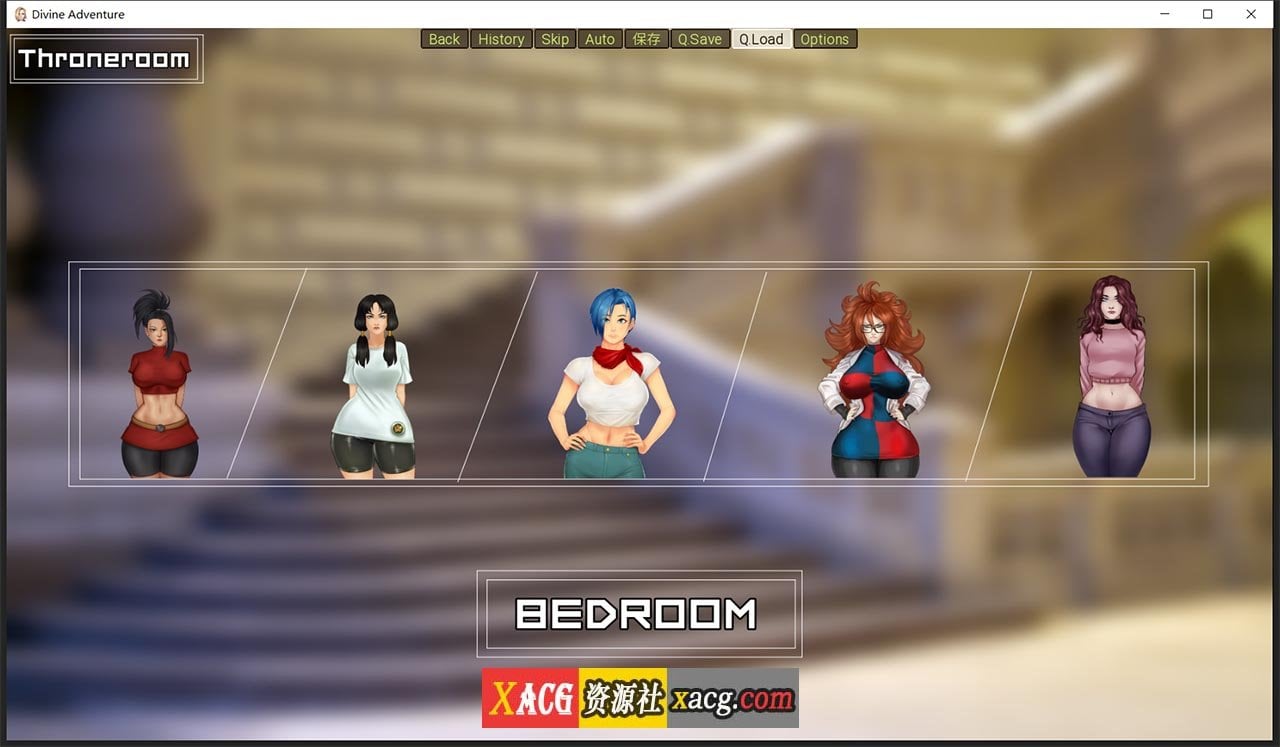The height and width of the screenshot is (747, 1280).
Task: Choose Bulma with the red scarf
Action: click(x=608, y=380)
